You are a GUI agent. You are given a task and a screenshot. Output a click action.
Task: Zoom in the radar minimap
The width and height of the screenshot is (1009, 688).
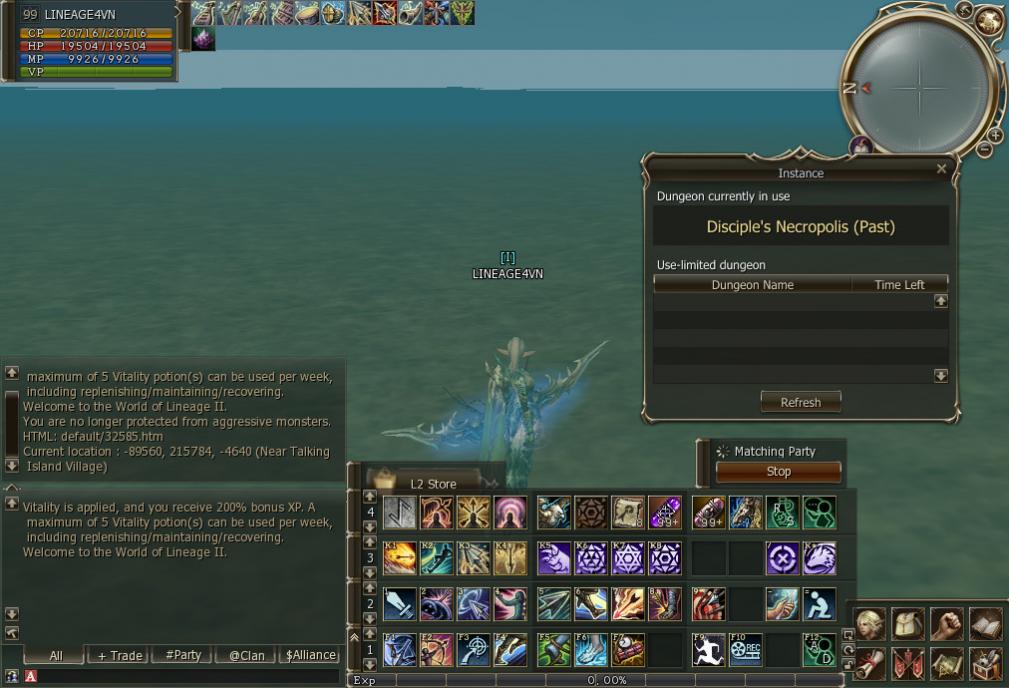[995, 135]
